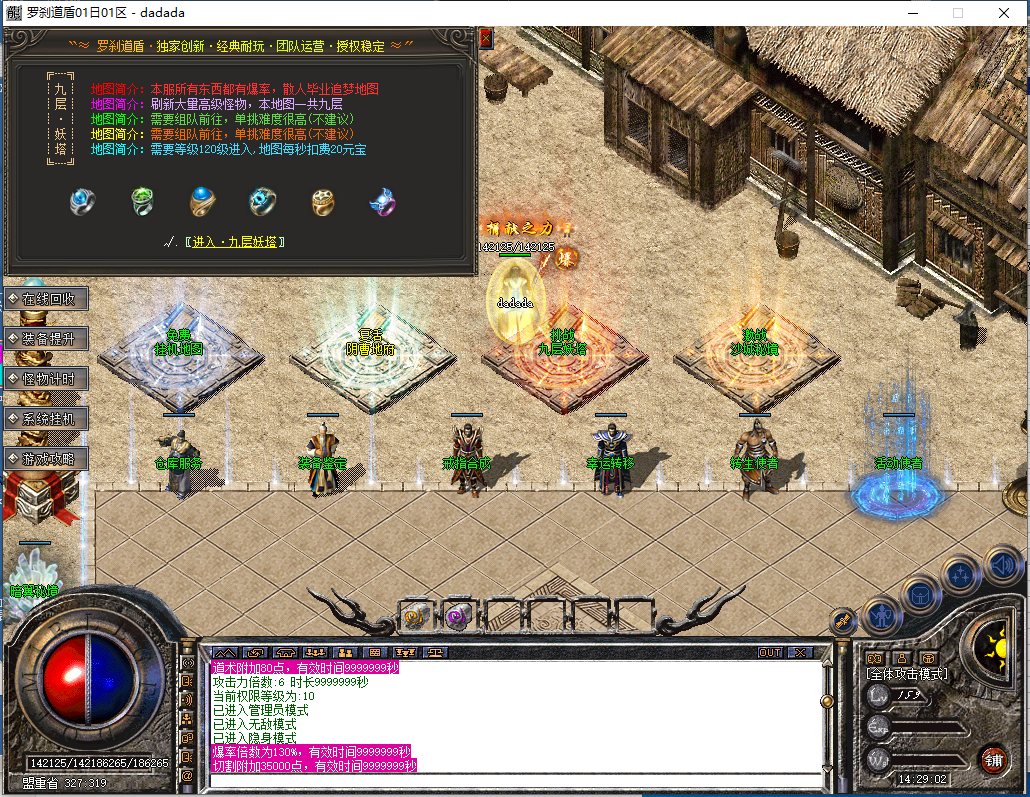Close the 九层妖塔 dialog panel

click(x=486, y=38)
